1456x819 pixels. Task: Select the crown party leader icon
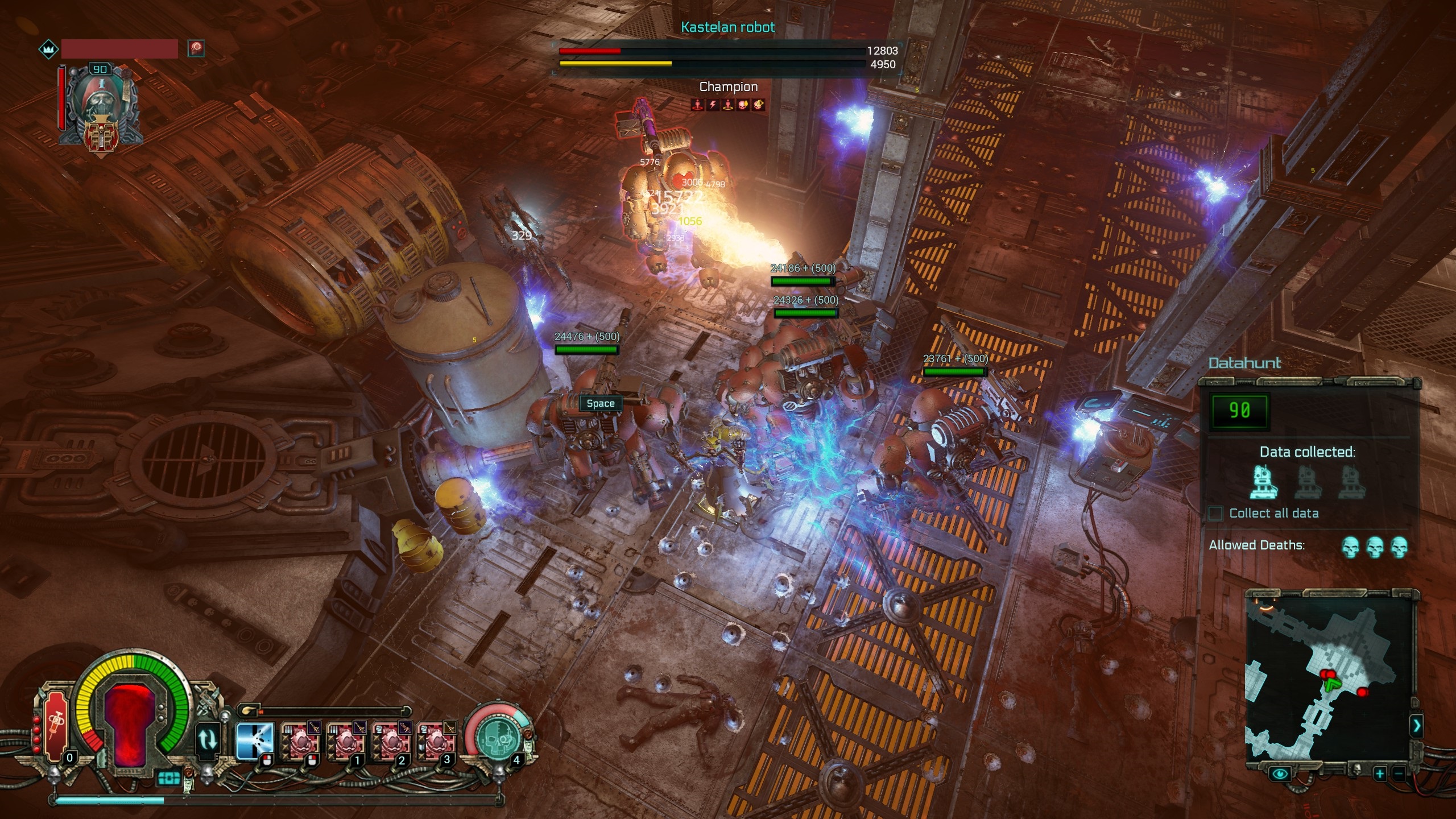click(49, 49)
